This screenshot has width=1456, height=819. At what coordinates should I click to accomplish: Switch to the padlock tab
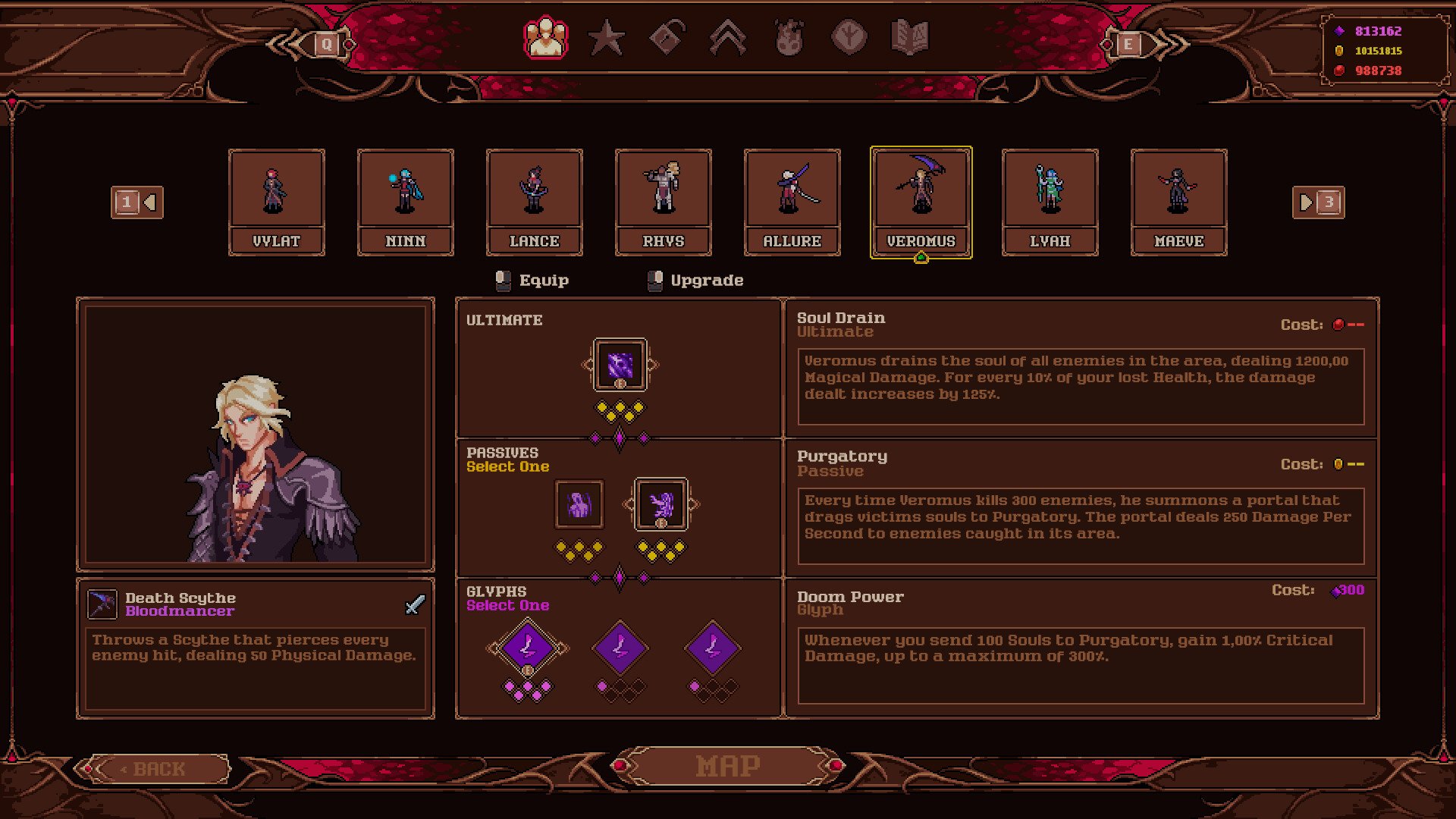[667, 38]
